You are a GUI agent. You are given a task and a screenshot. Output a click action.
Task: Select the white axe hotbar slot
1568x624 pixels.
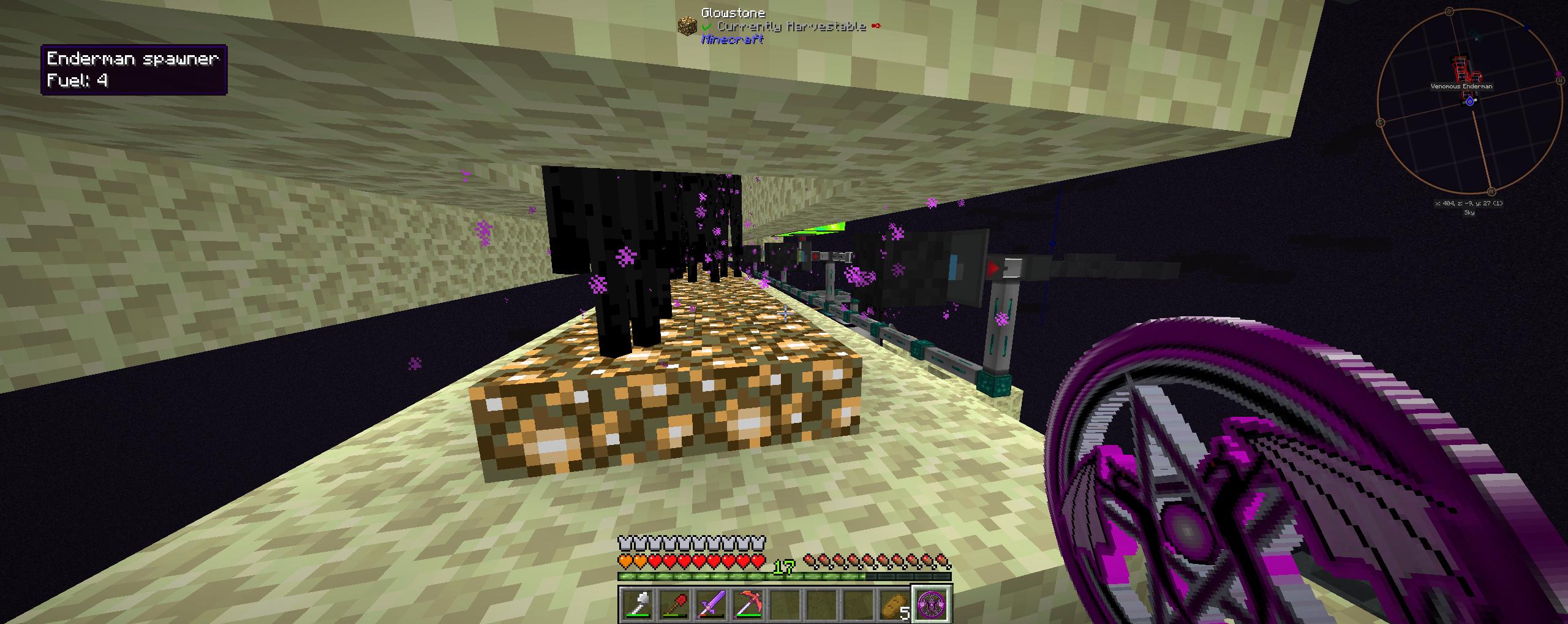[x=637, y=604]
